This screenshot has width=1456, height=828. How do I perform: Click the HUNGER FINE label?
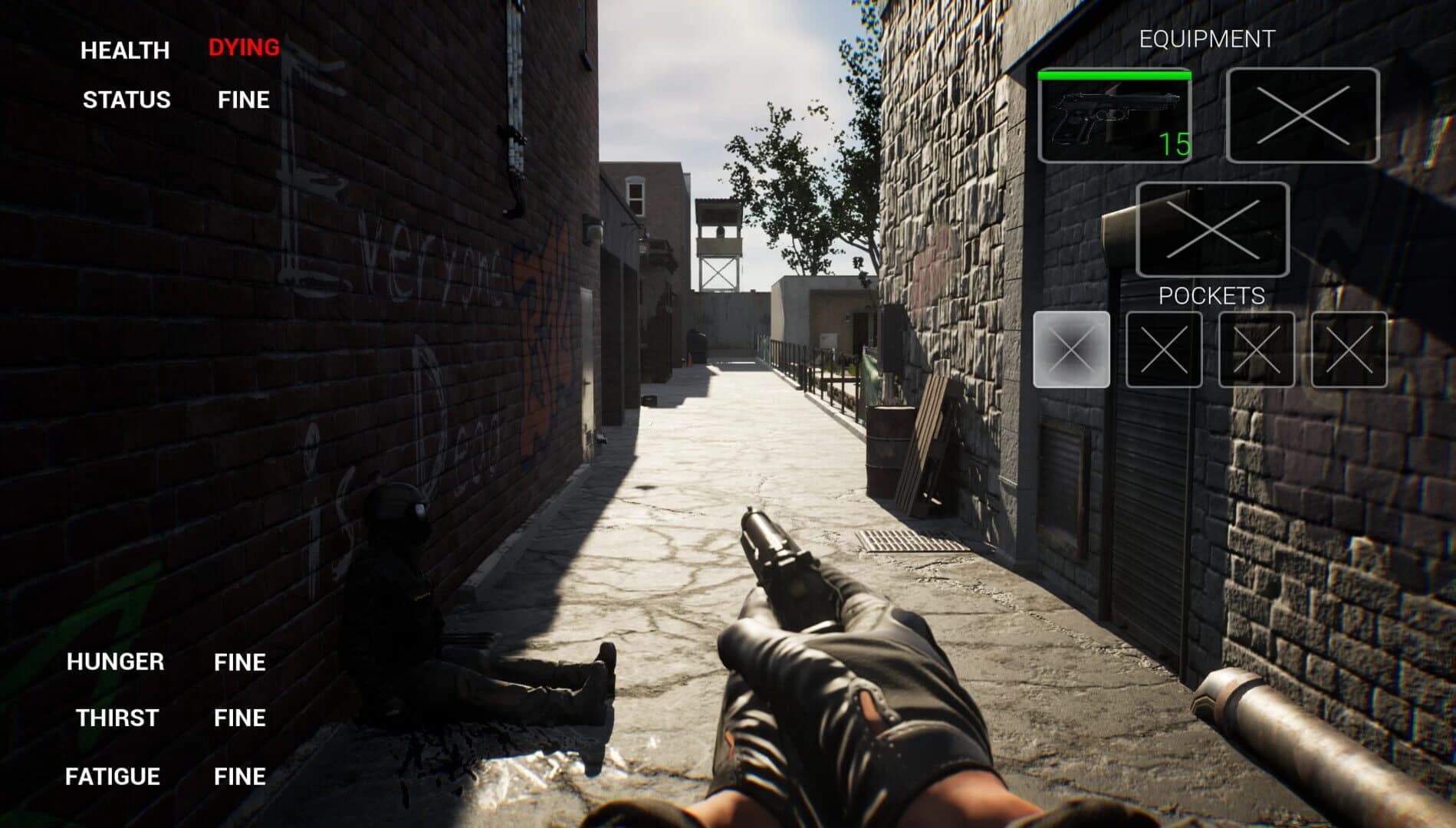[240, 661]
